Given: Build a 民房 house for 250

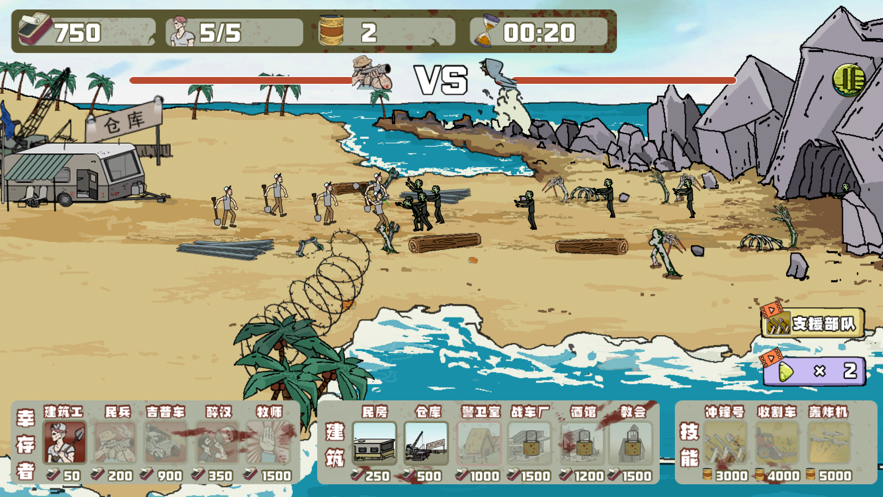Looking at the screenshot, I should pyautogui.click(x=374, y=443).
